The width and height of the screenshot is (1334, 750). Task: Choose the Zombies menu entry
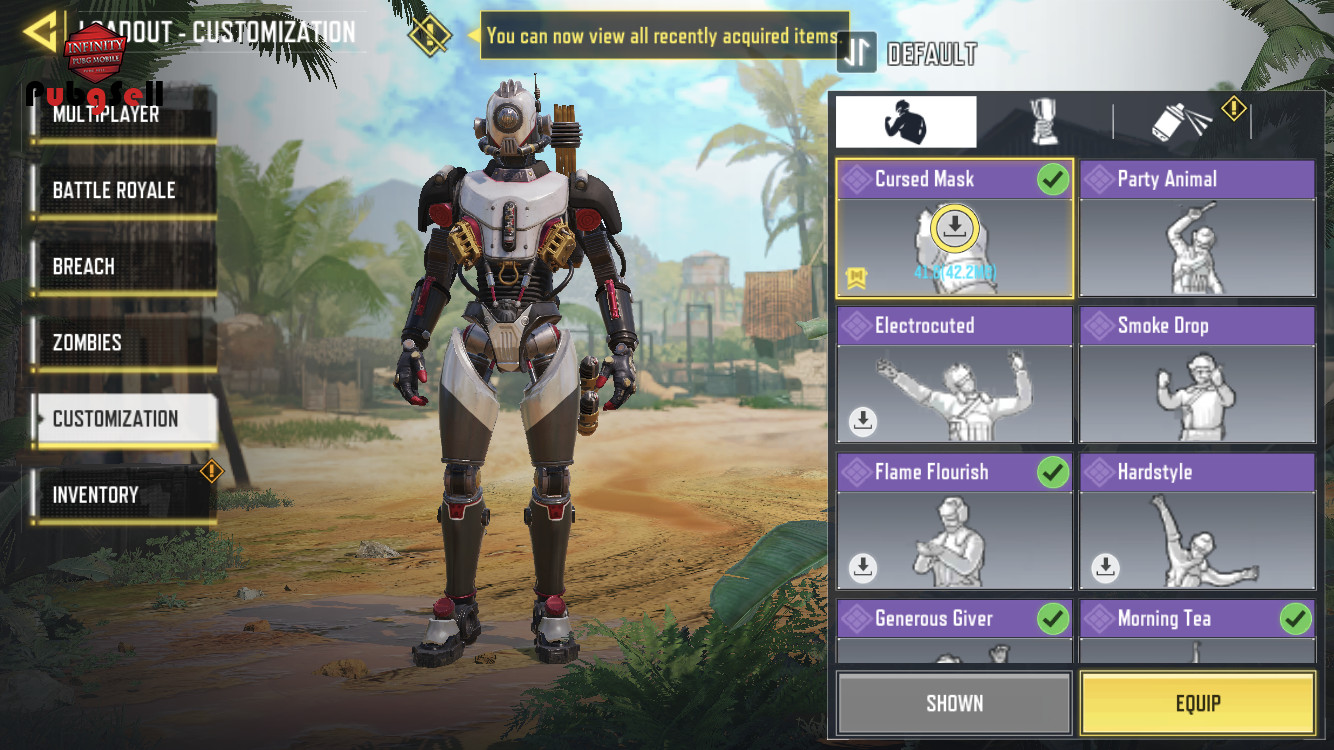tap(120, 343)
